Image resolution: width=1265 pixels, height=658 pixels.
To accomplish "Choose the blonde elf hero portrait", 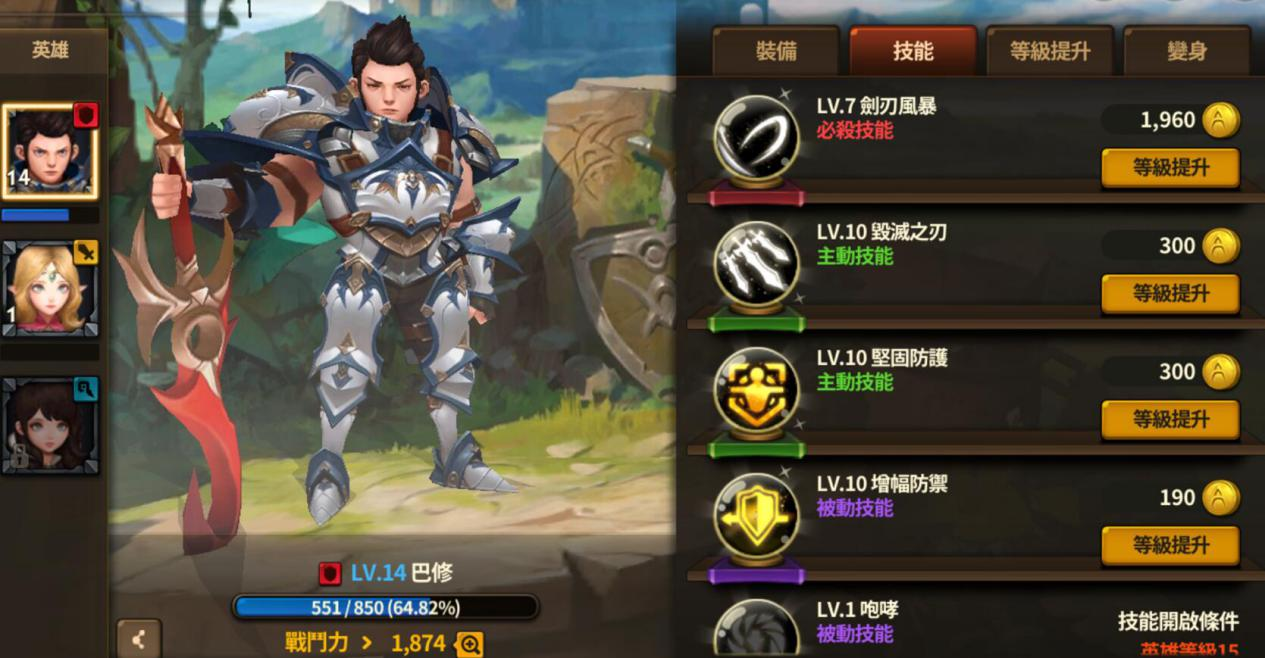I will coord(50,289).
